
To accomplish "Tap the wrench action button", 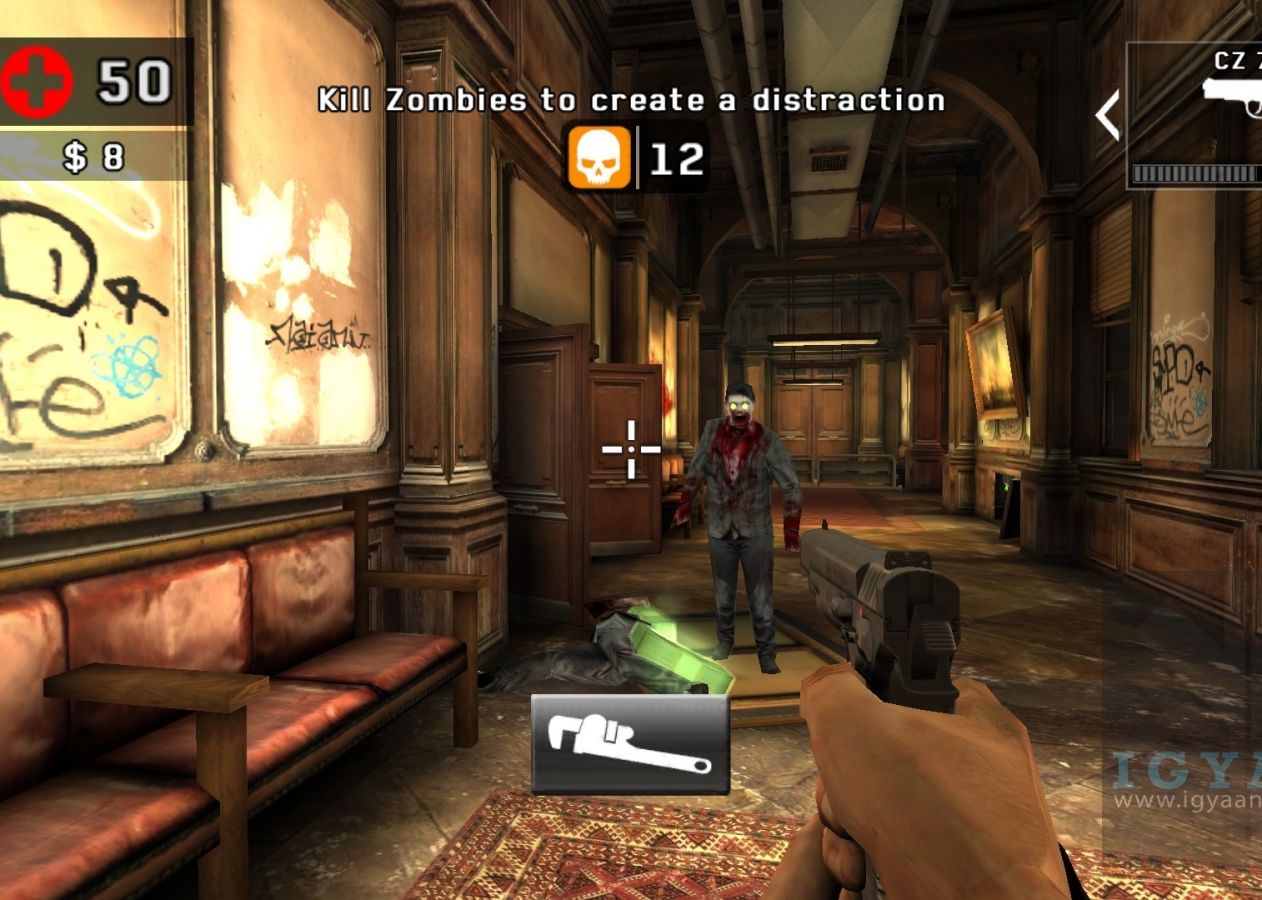I will coord(630,744).
